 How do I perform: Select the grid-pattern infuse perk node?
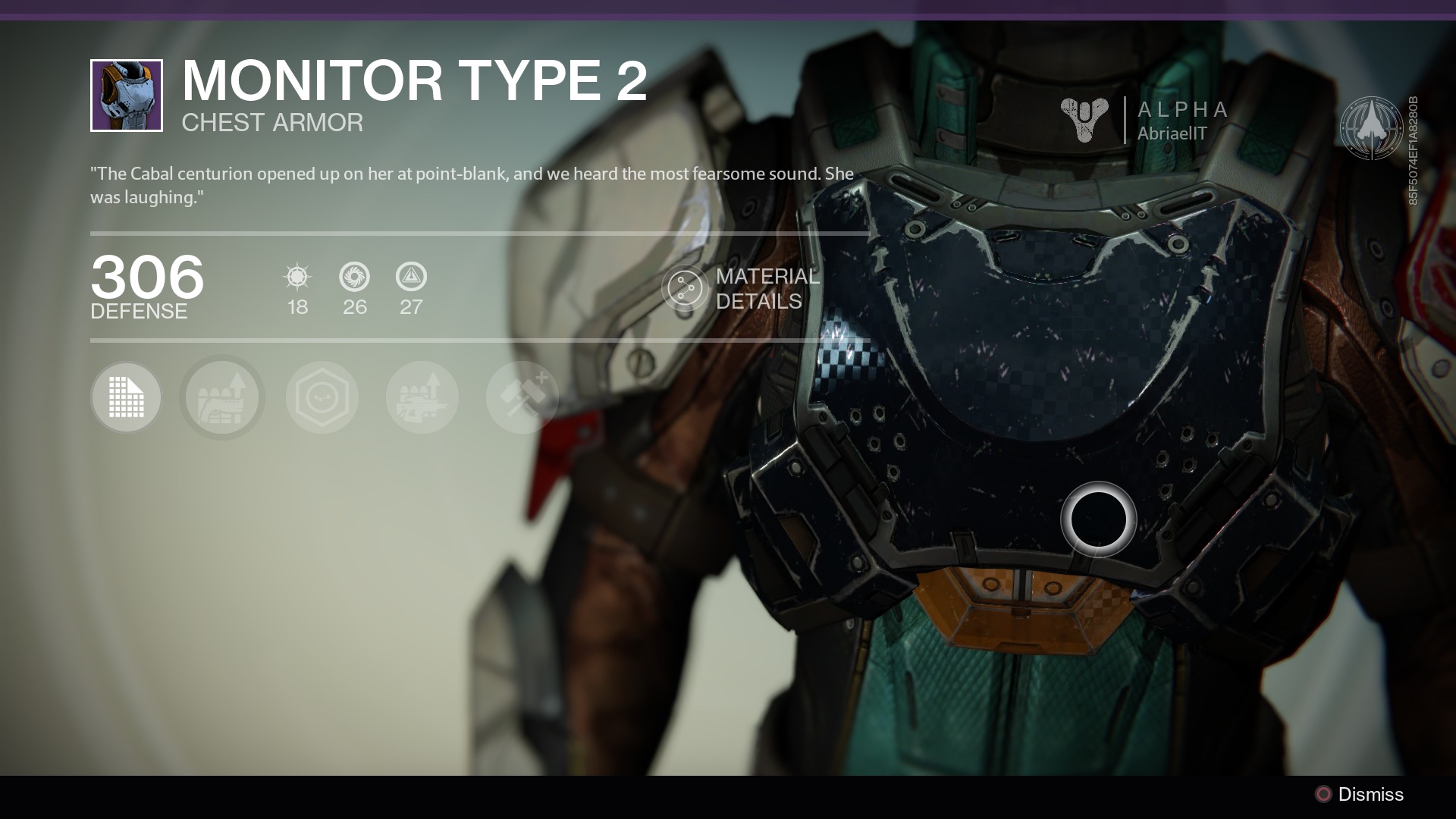(126, 397)
